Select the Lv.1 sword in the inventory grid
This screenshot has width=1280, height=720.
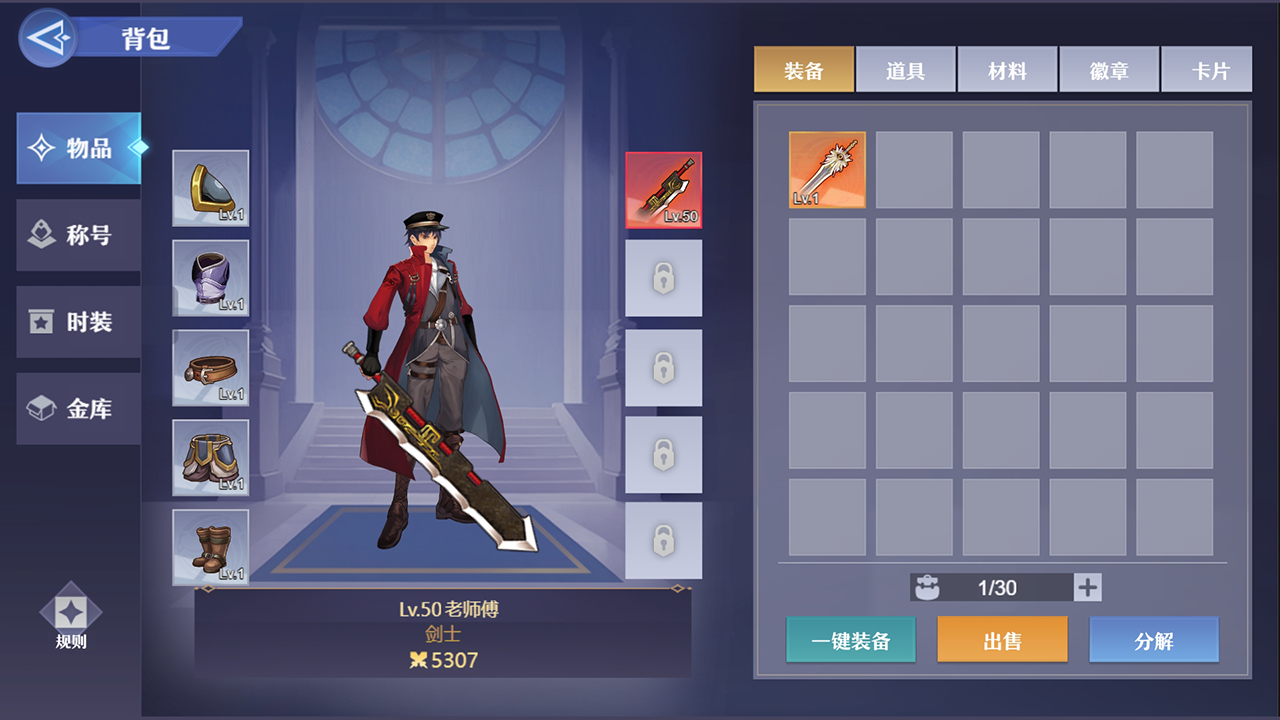coord(827,168)
